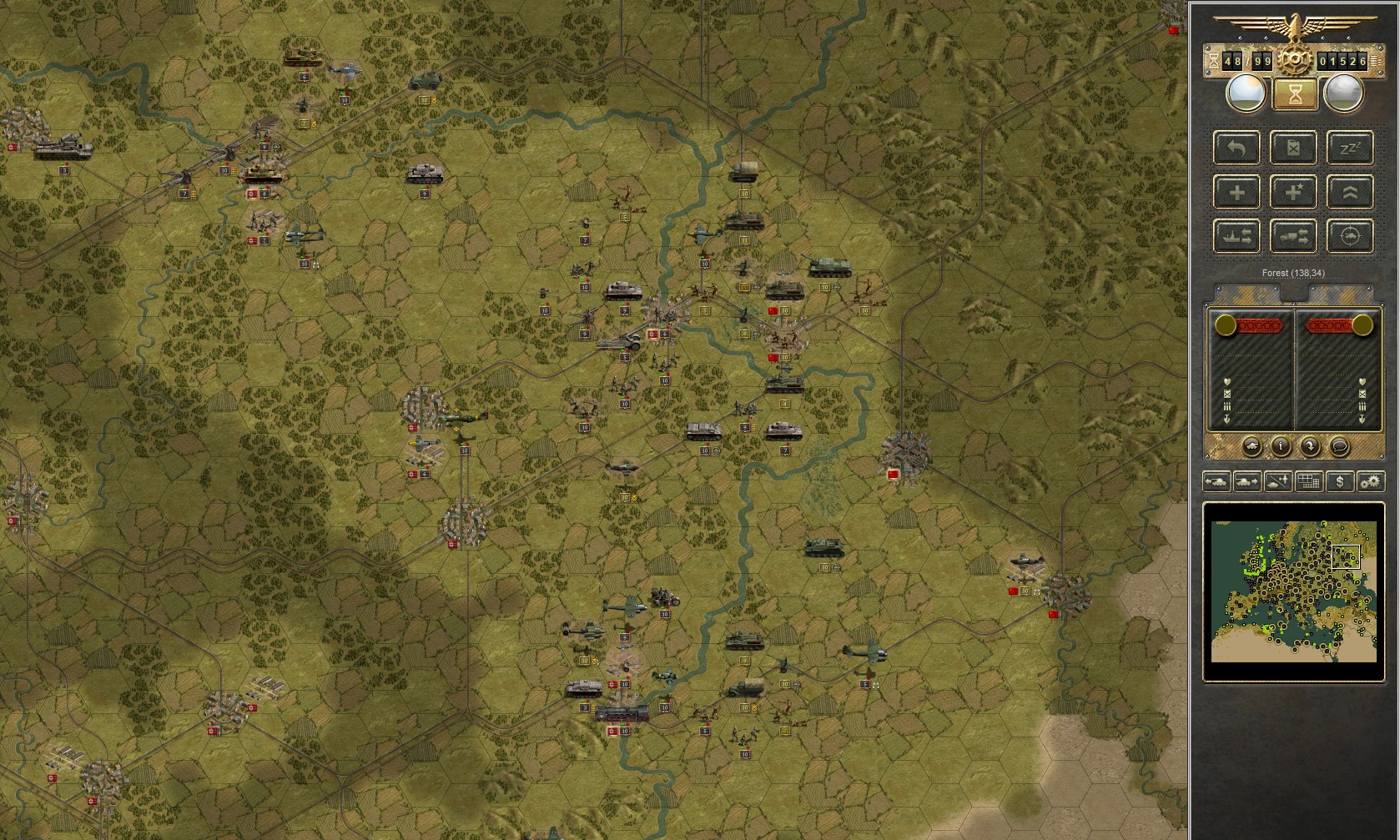Upgrade the unit using the double chevron icon

tap(1350, 192)
